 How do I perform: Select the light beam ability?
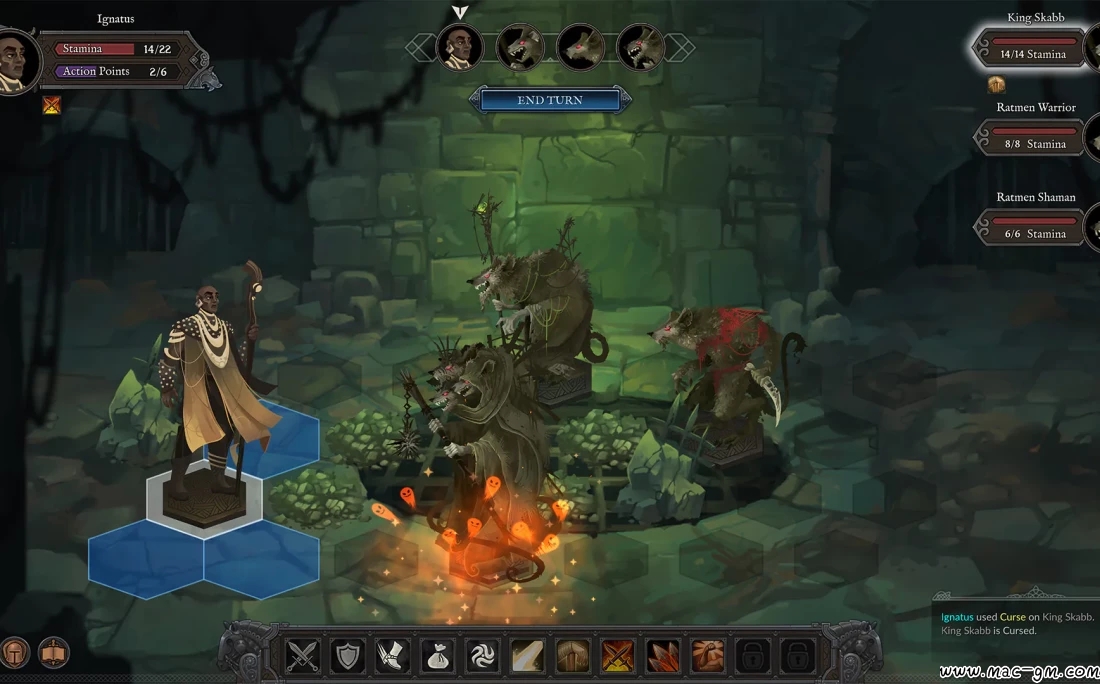(x=528, y=656)
